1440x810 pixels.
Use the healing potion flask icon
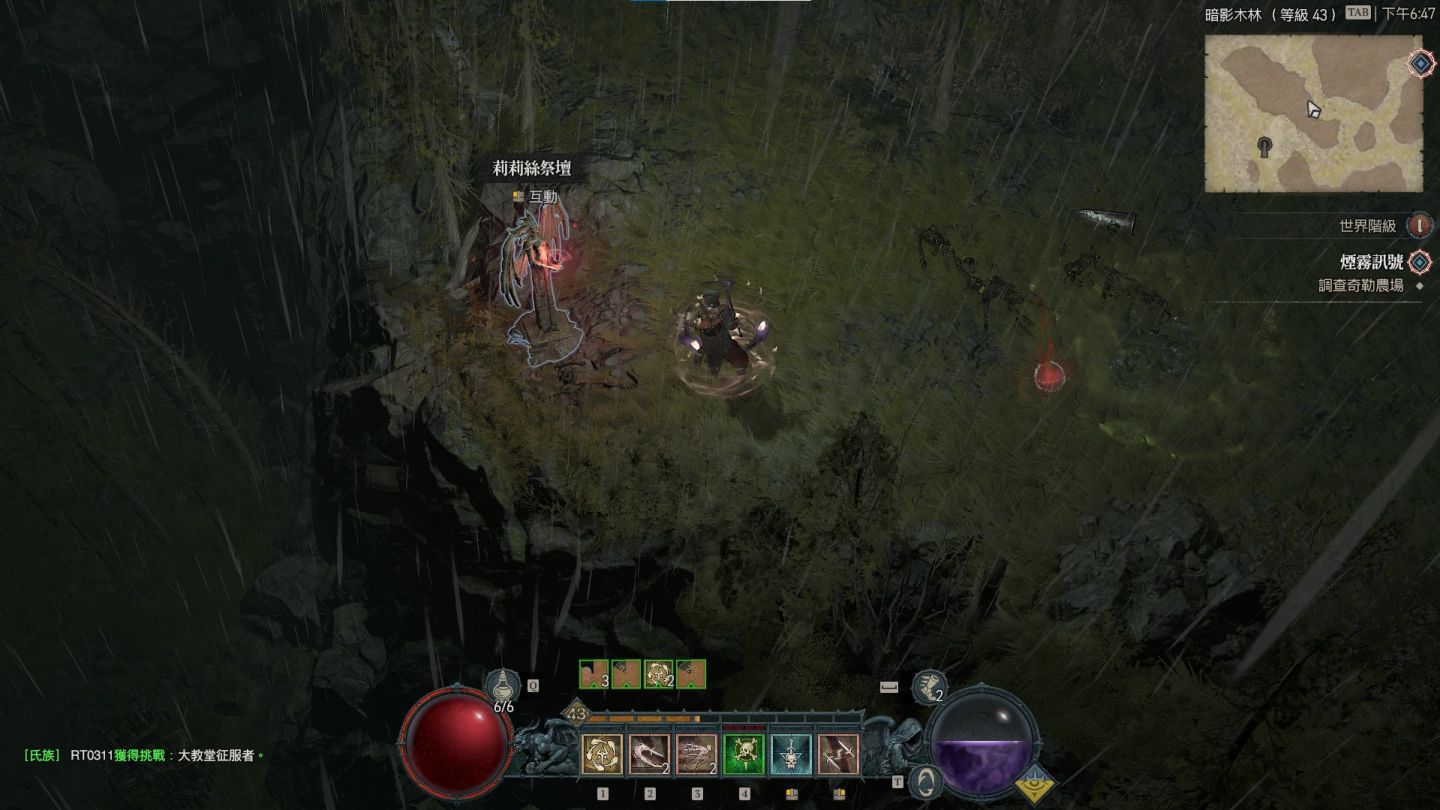coord(502,688)
